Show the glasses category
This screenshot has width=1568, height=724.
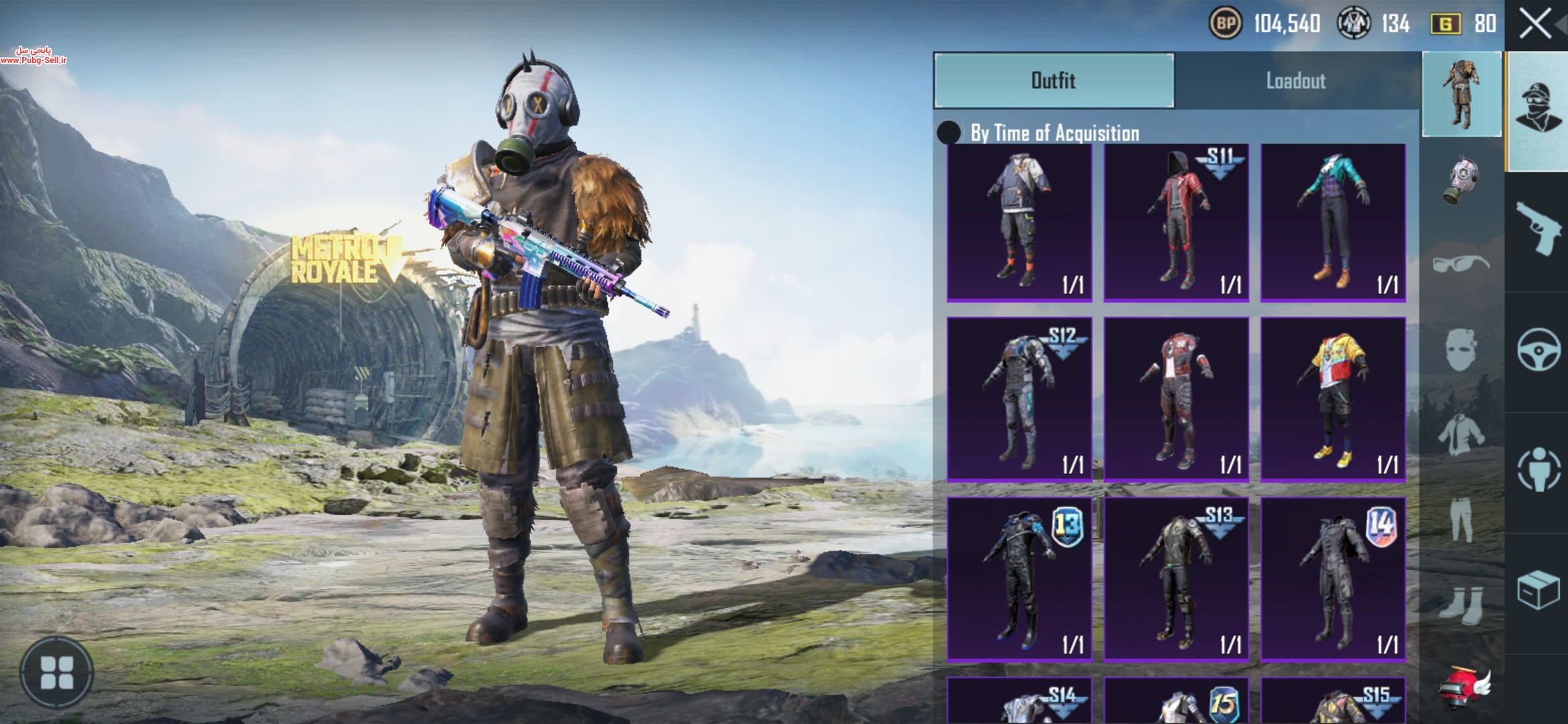click(x=1461, y=263)
